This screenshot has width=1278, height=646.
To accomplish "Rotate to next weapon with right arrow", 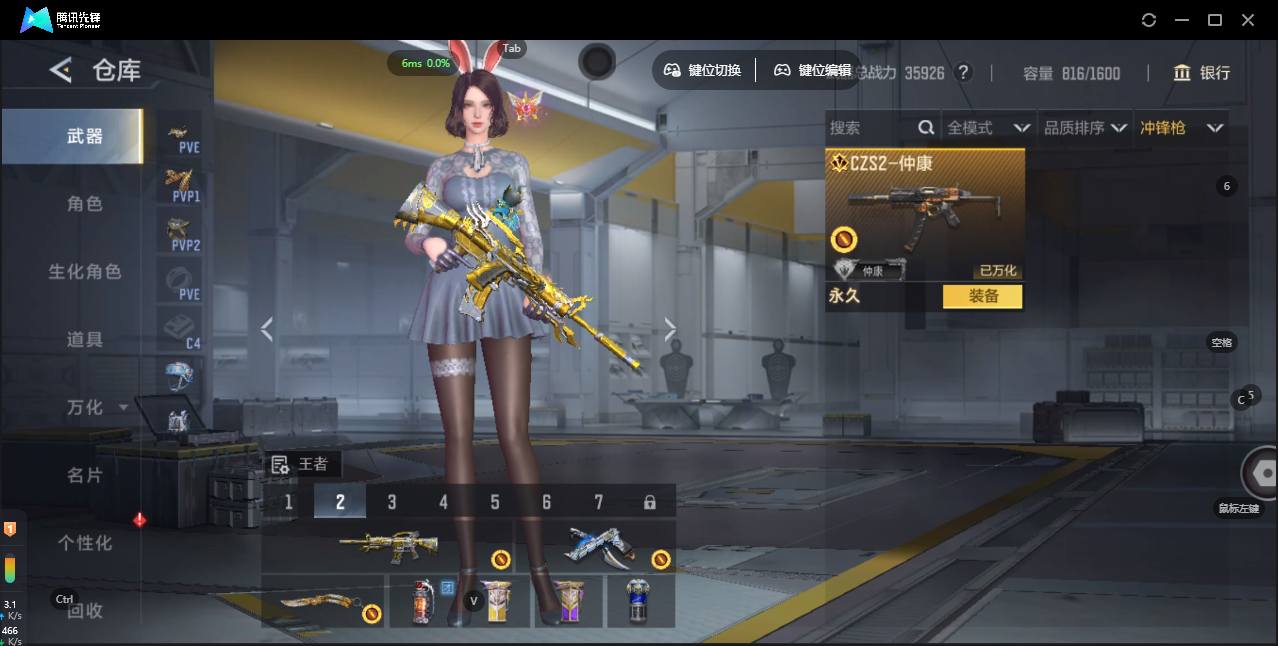I will (x=670, y=329).
